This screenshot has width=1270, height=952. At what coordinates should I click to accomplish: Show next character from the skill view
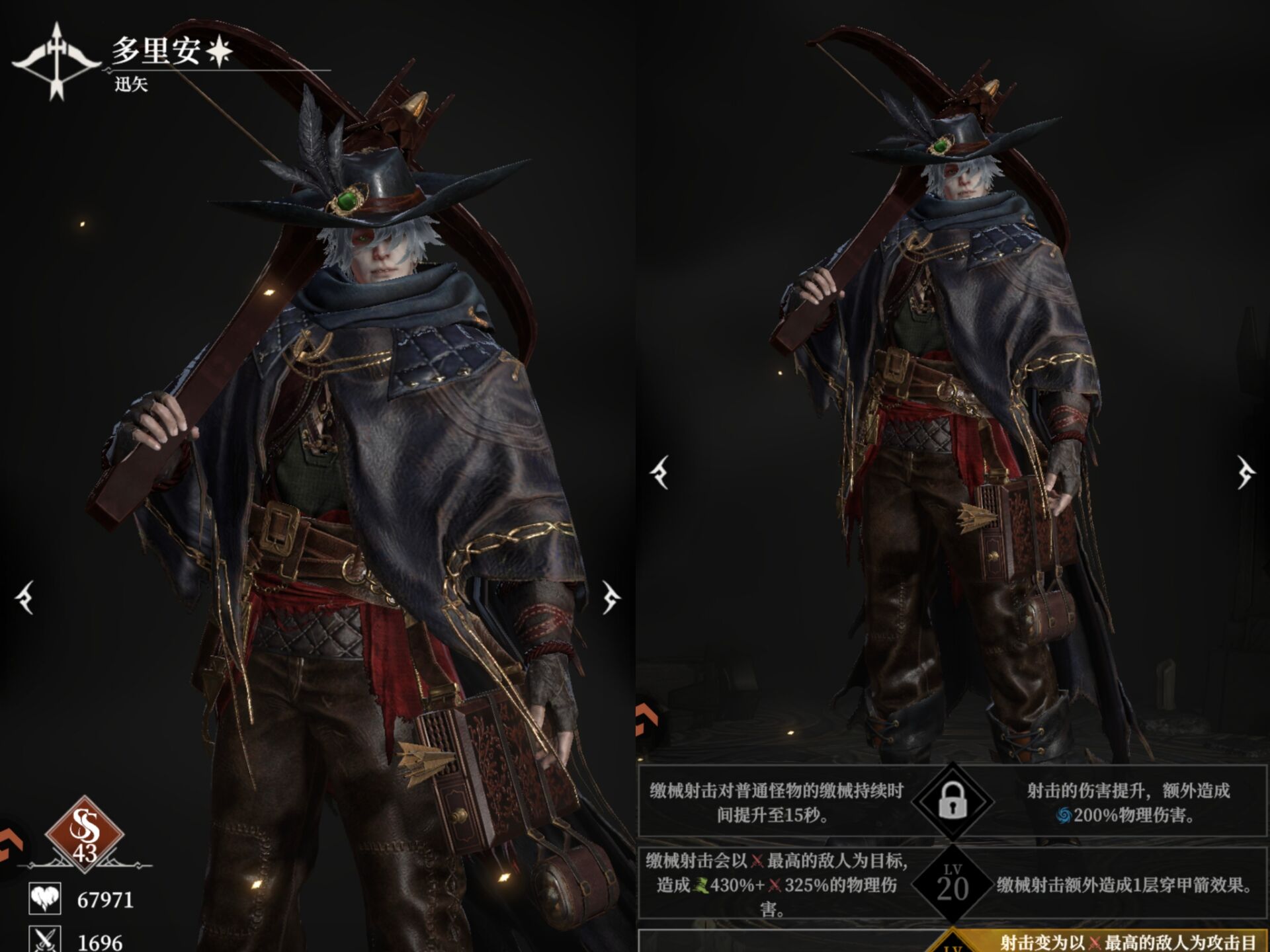[1246, 472]
